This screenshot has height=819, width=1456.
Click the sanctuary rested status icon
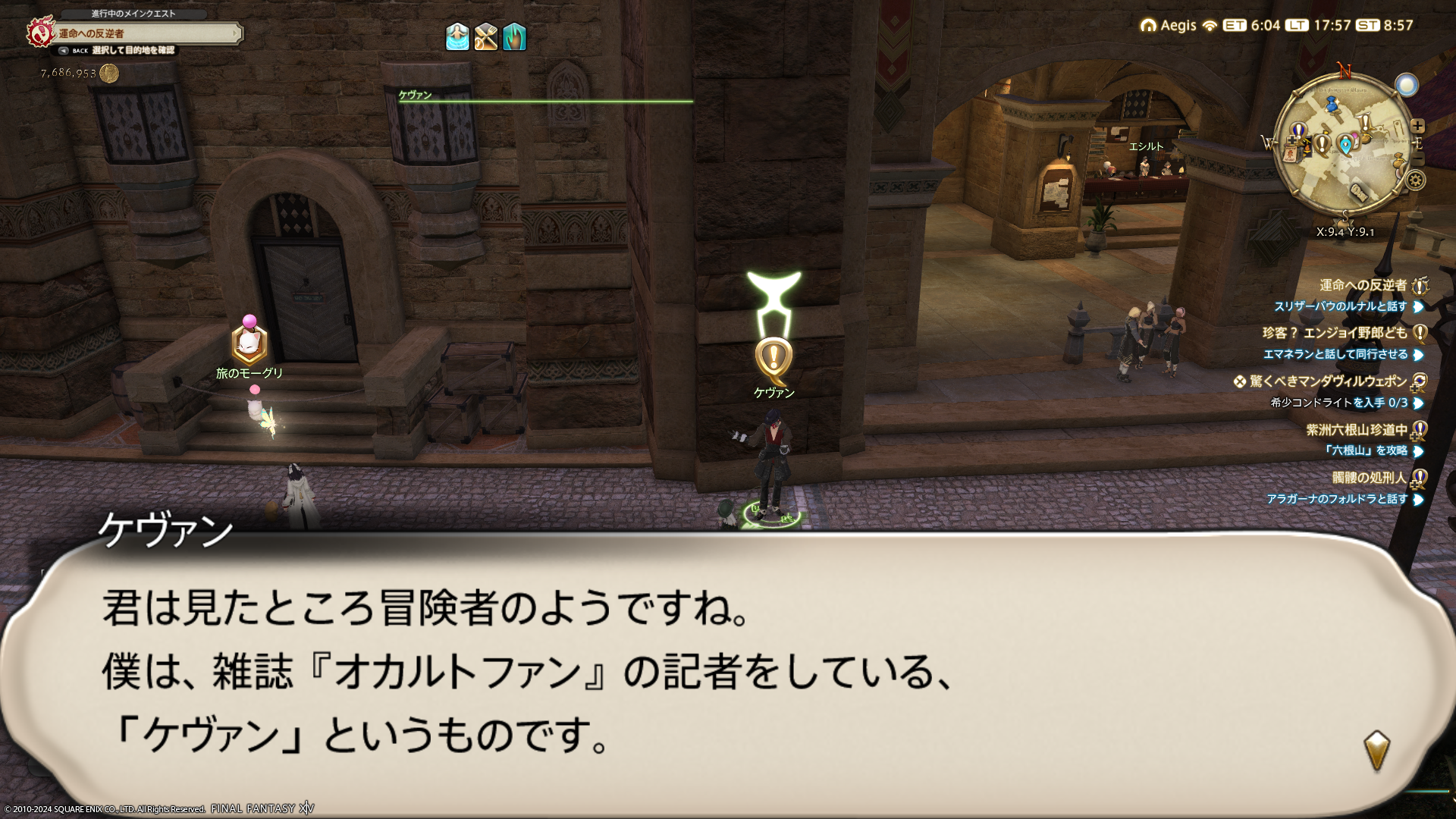pyautogui.click(x=457, y=36)
